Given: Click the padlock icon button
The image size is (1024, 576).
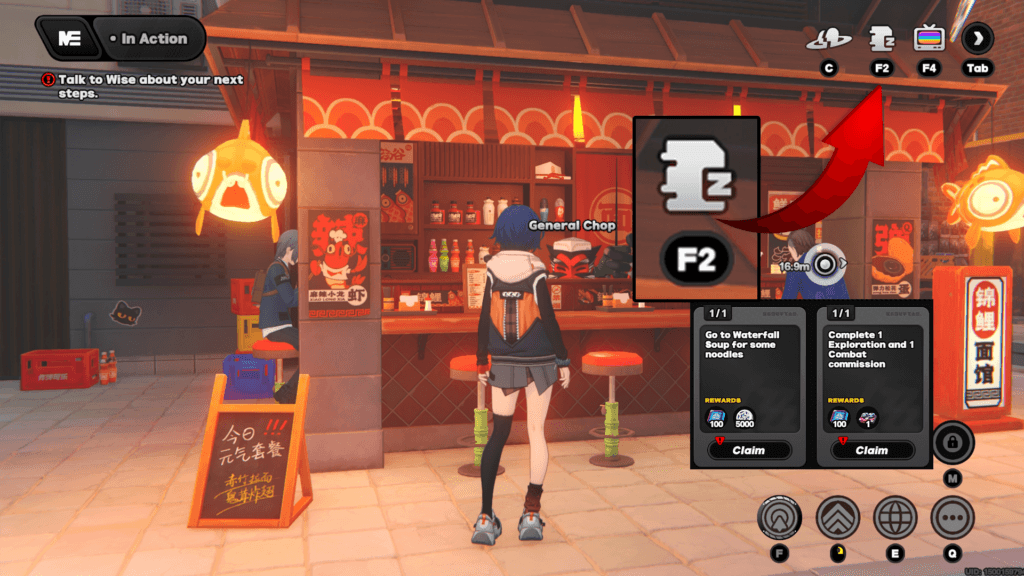Looking at the screenshot, I should click(x=952, y=442).
